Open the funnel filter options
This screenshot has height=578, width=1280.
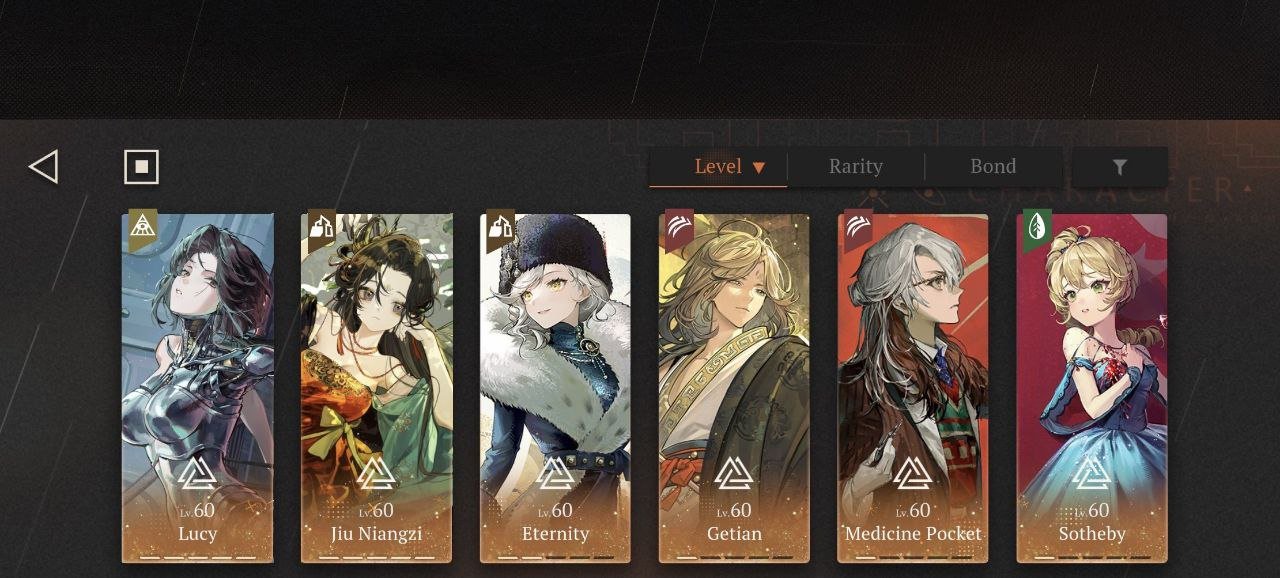[1119, 167]
